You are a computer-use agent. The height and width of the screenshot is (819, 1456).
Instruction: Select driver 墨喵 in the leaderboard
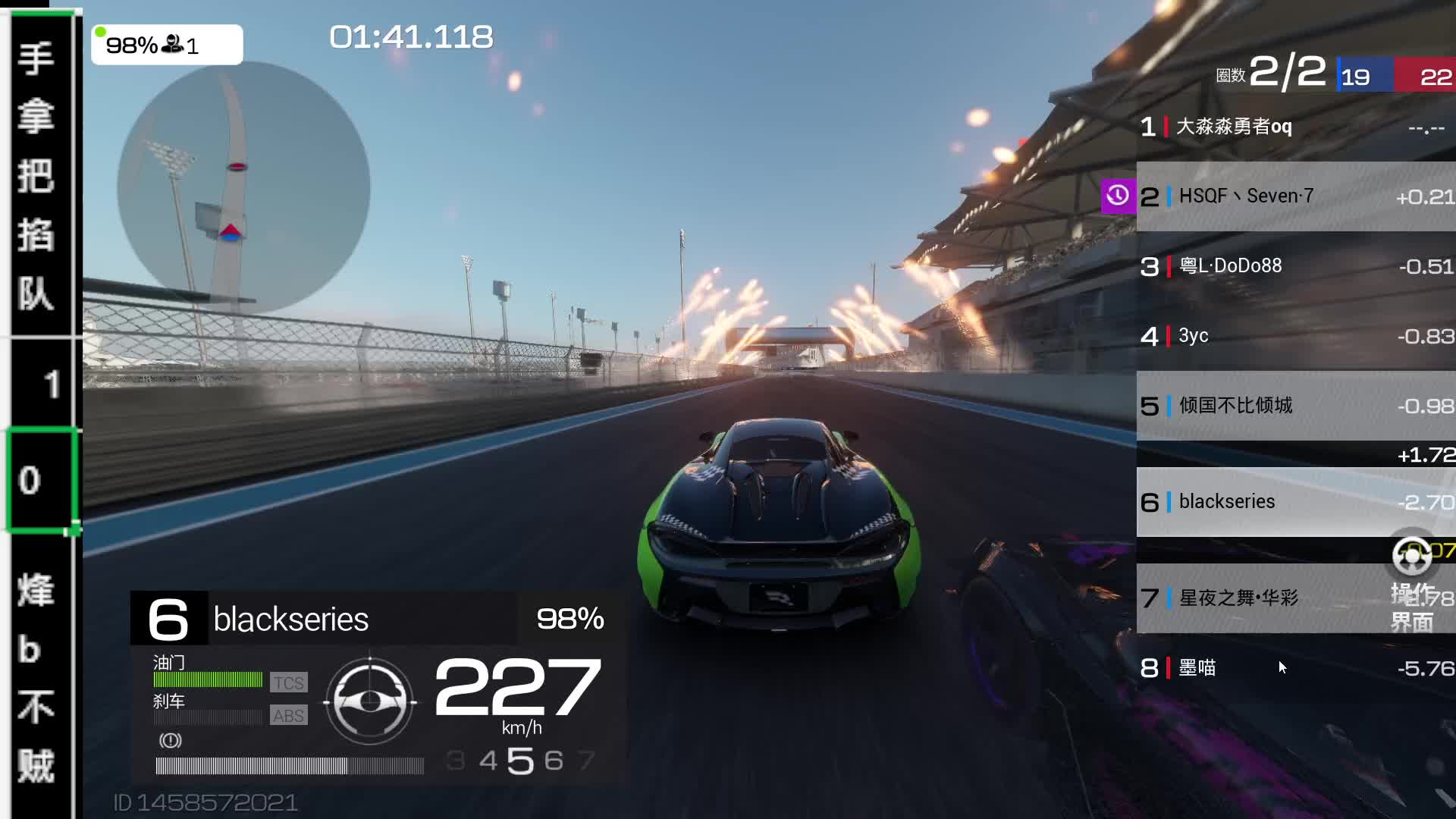point(1295,668)
